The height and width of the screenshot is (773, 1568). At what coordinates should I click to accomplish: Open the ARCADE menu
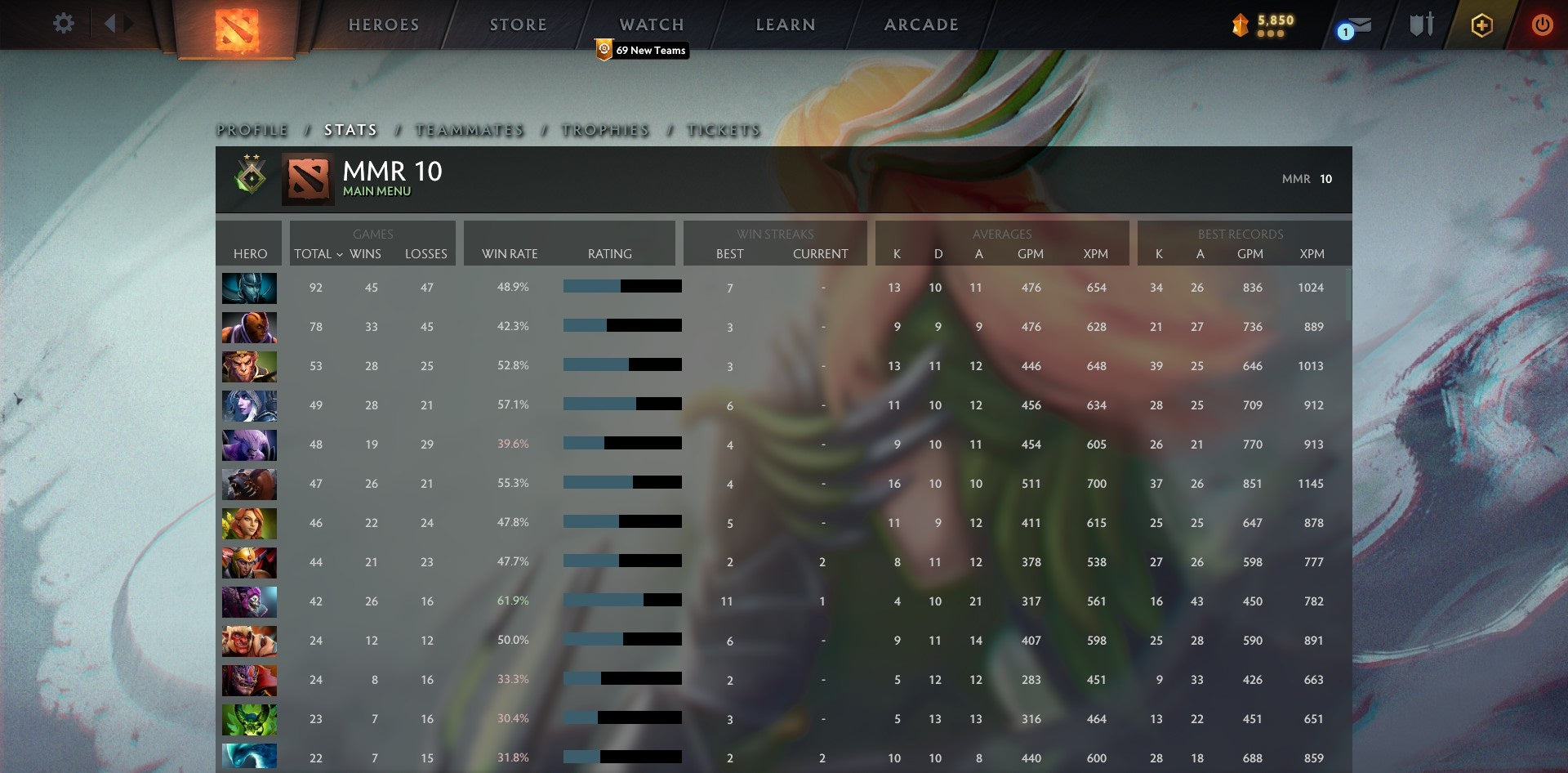tap(920, 24)
